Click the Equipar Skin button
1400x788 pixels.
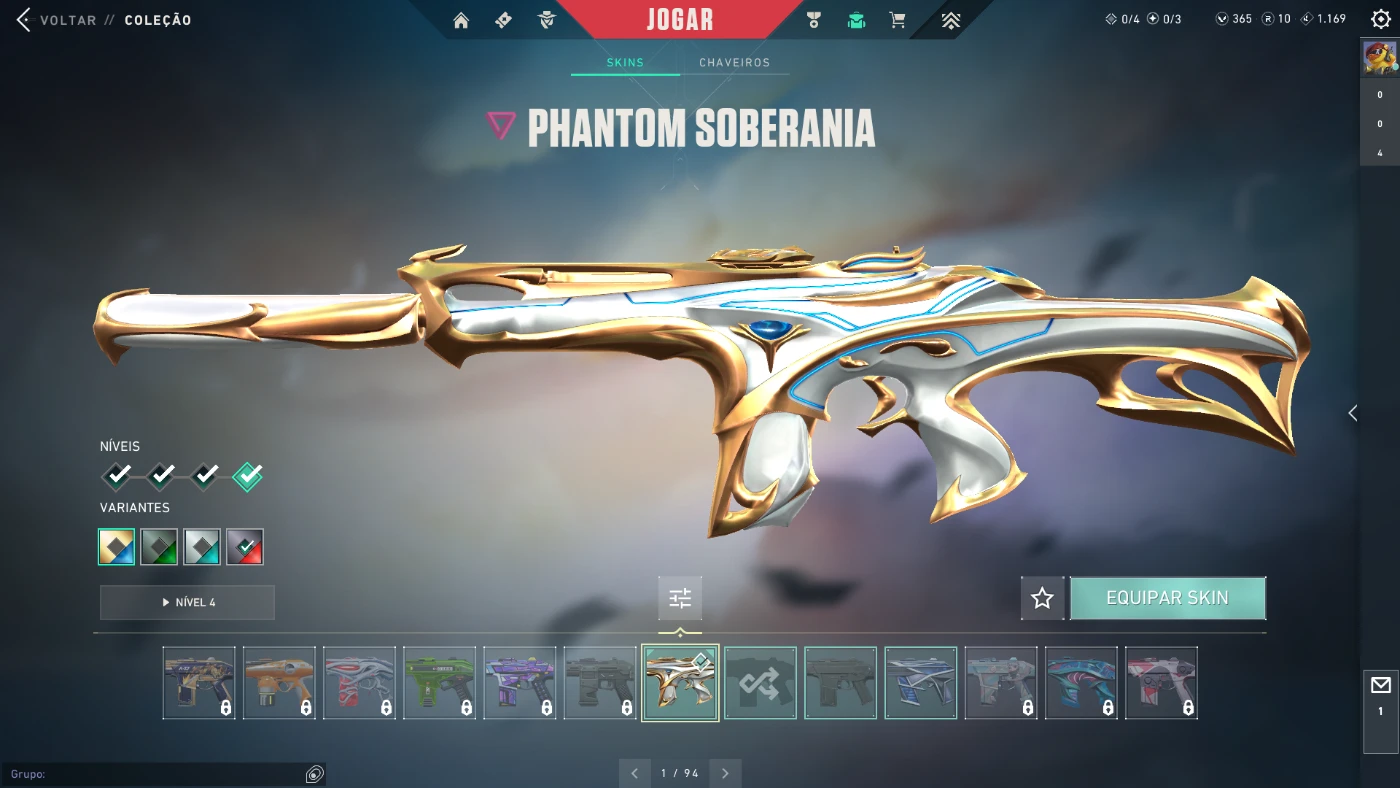point(1167,598)
